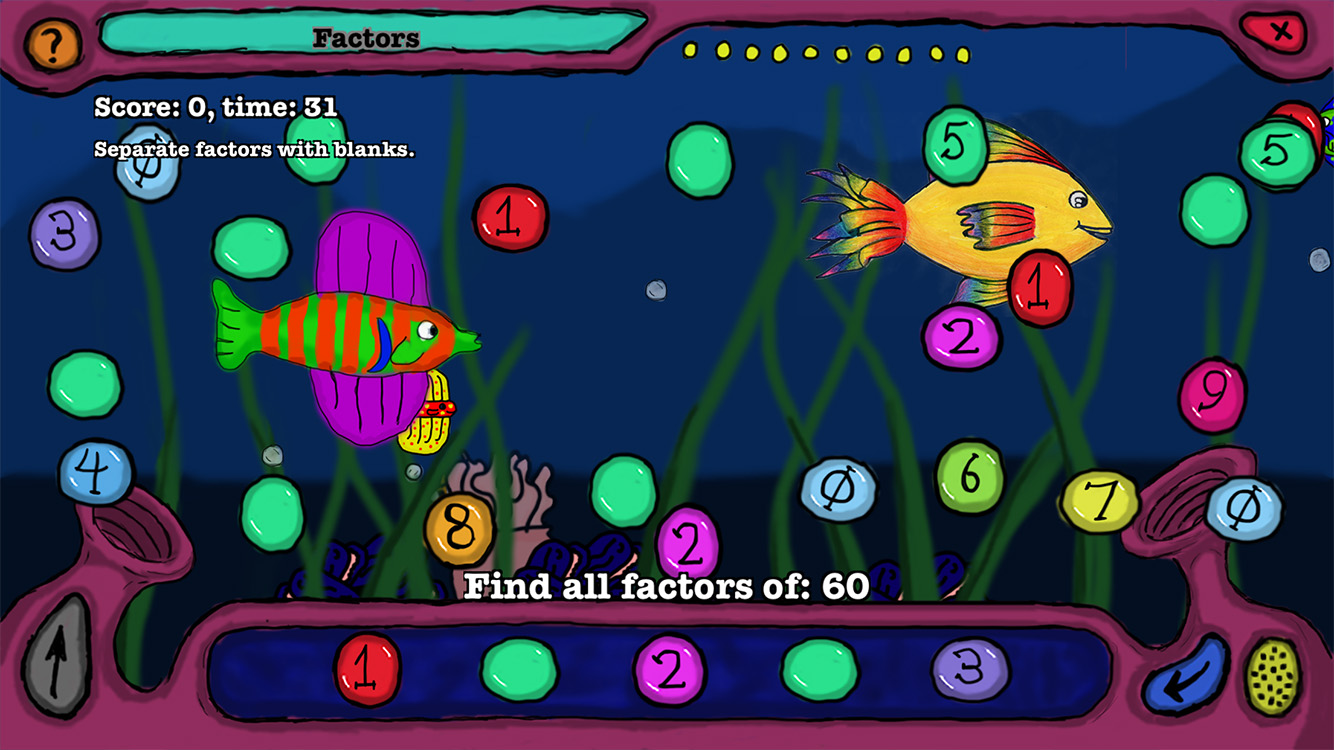Hit the blue backspace arrow button
Screen dimensions: 1334x750
click(1187, 675)
